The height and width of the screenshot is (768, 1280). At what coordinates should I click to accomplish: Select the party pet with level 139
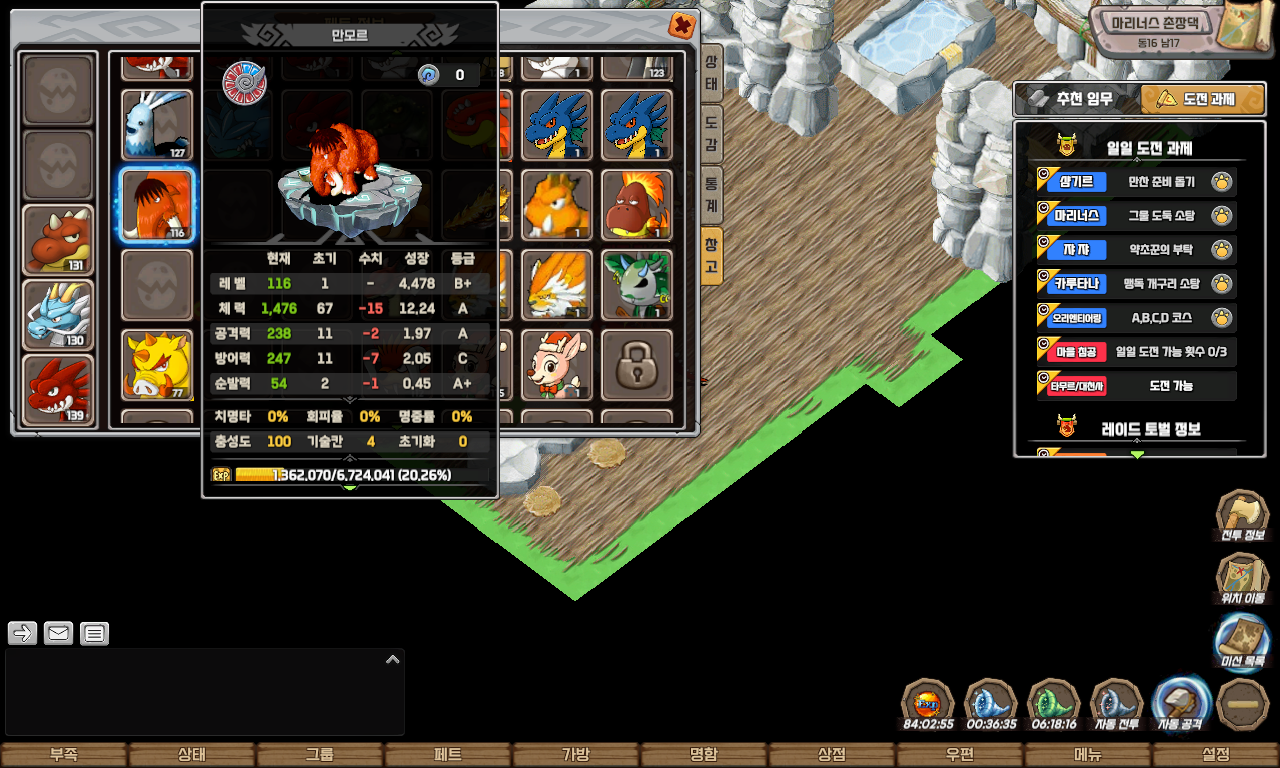click(59, 390)
